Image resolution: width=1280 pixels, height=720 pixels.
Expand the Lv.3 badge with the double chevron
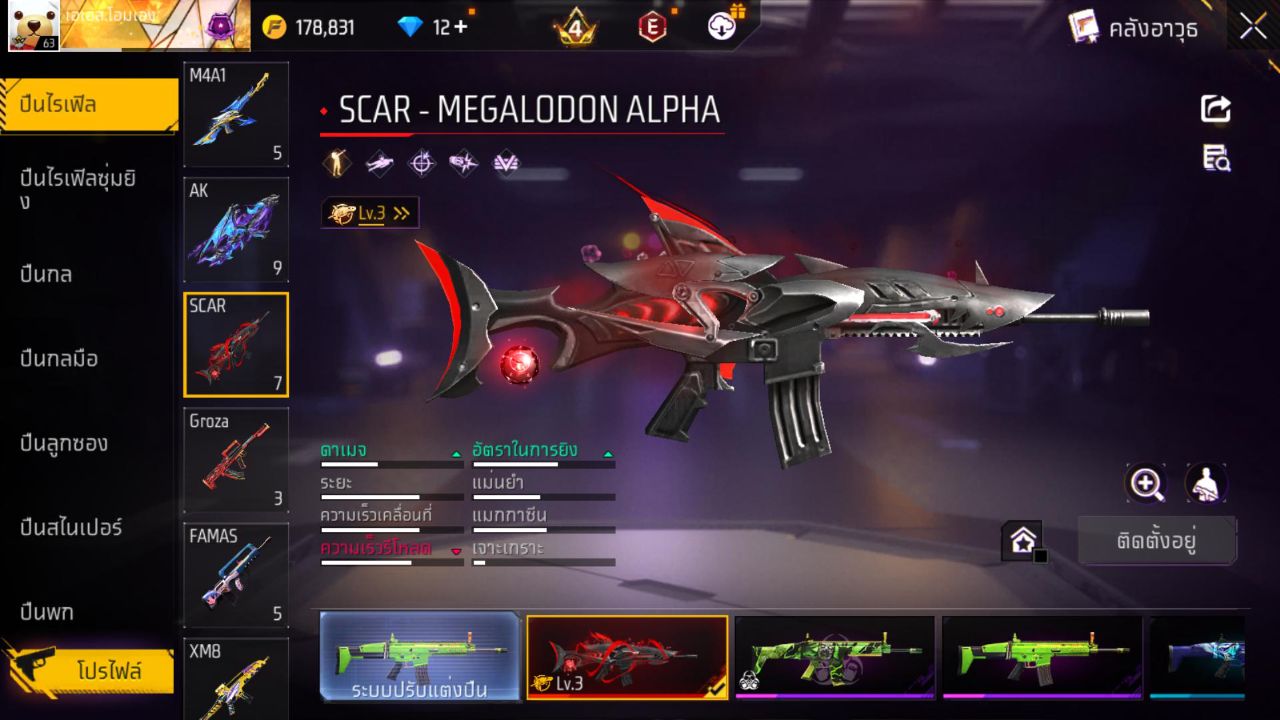coord(400,212)
